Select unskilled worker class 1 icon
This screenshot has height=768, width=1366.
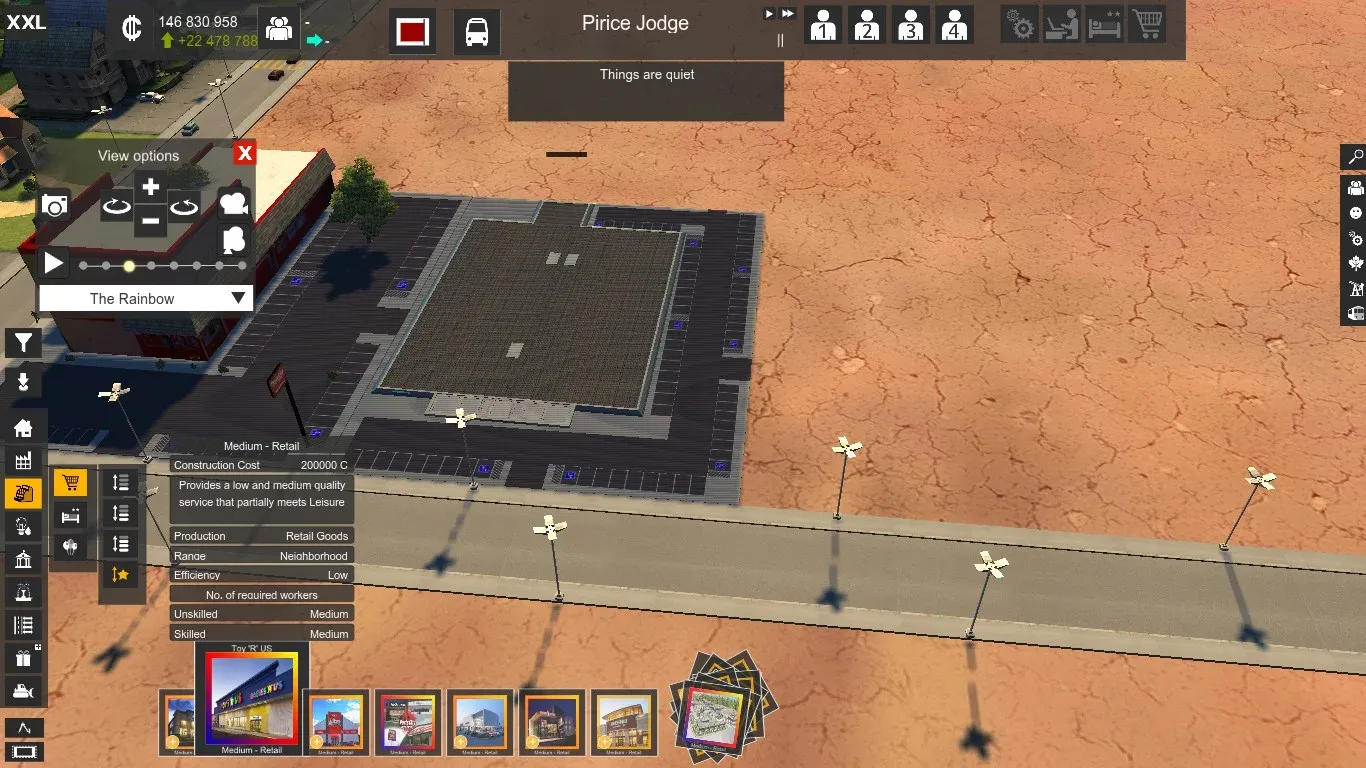point(823,25)
